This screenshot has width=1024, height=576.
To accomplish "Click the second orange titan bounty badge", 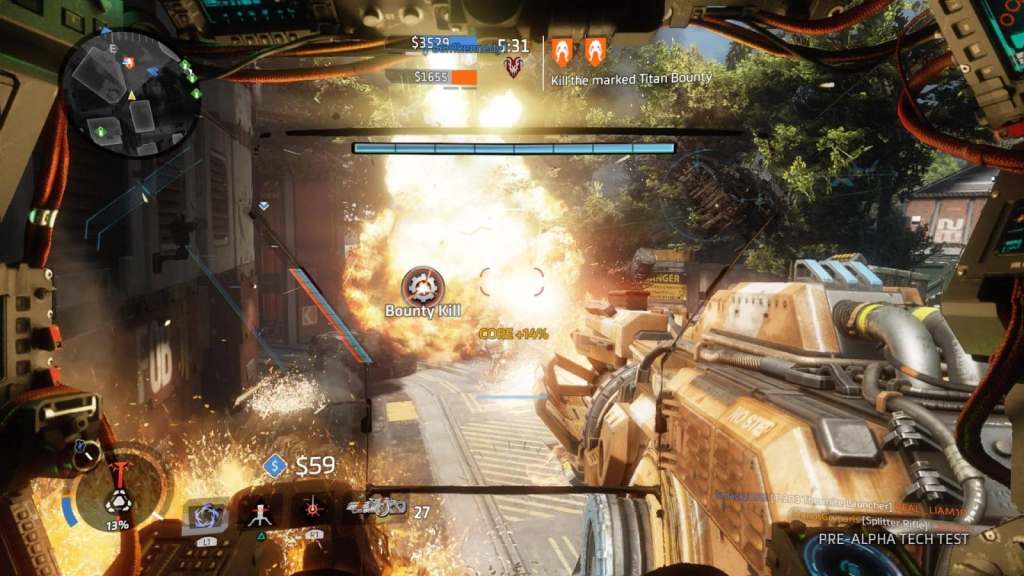I will click(595, 52).
